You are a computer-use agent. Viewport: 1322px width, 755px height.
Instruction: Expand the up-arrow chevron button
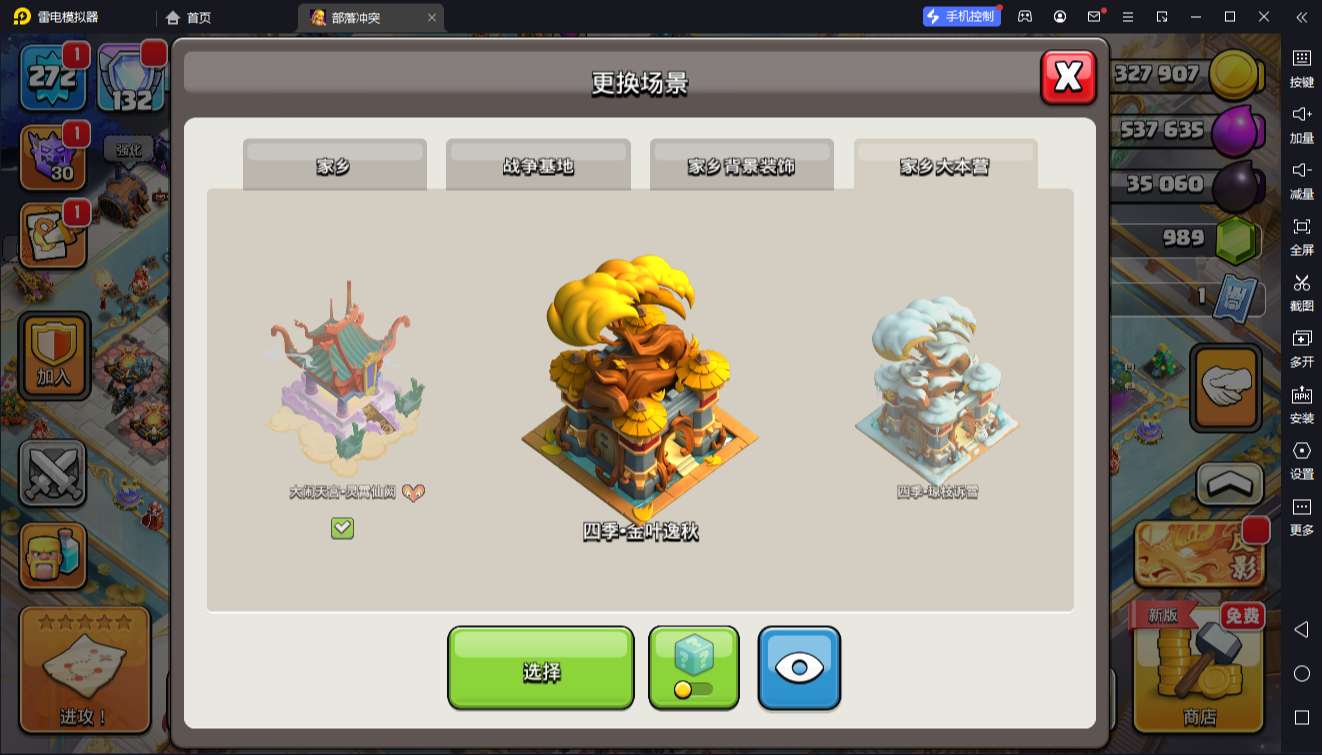[1229, 484]
